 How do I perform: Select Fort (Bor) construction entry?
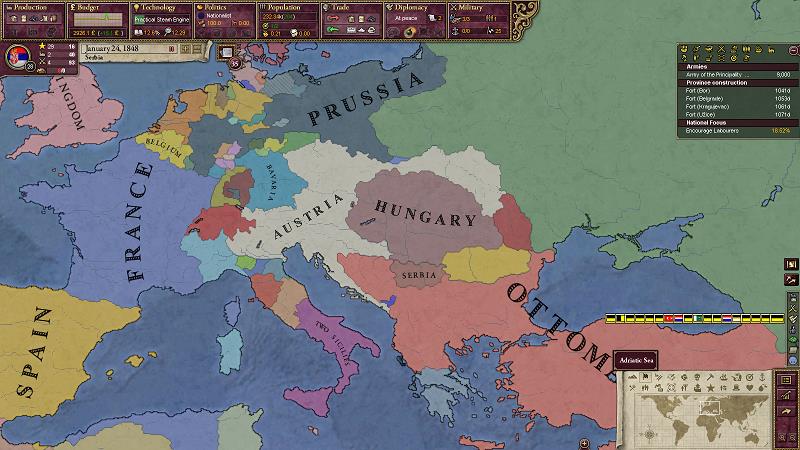[x=697, y=90]
